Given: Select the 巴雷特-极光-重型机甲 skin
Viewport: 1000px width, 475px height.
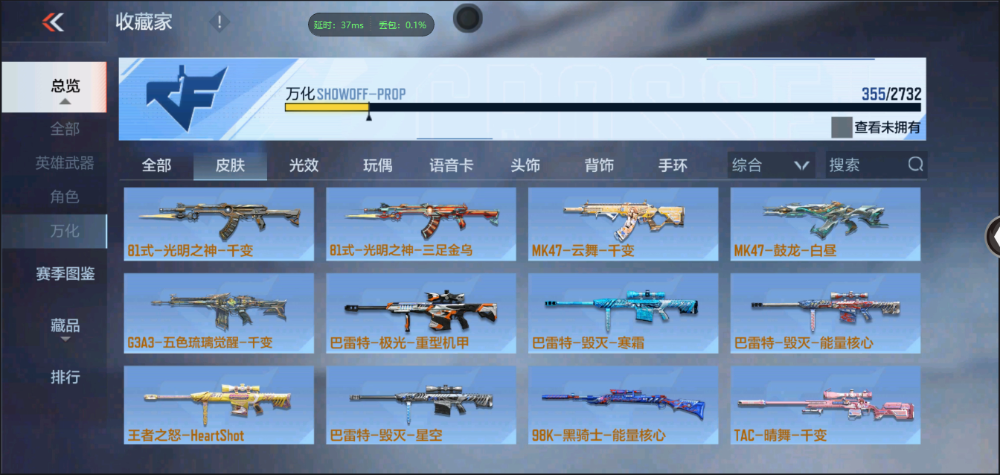Looking at the screenshot, I should [x=421, y=313].
